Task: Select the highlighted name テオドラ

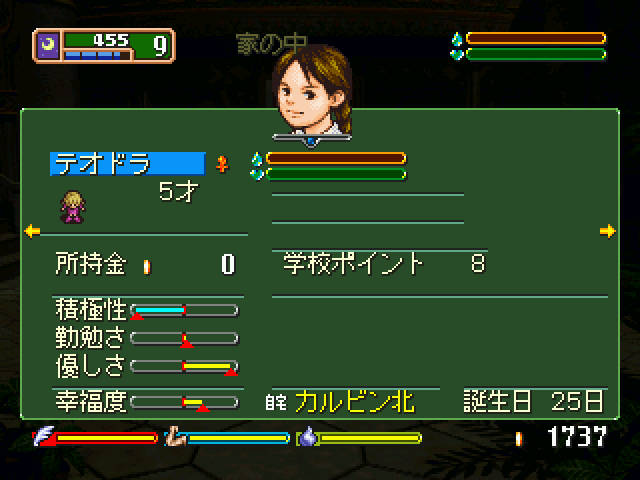Action: click(x=127, y=164)
